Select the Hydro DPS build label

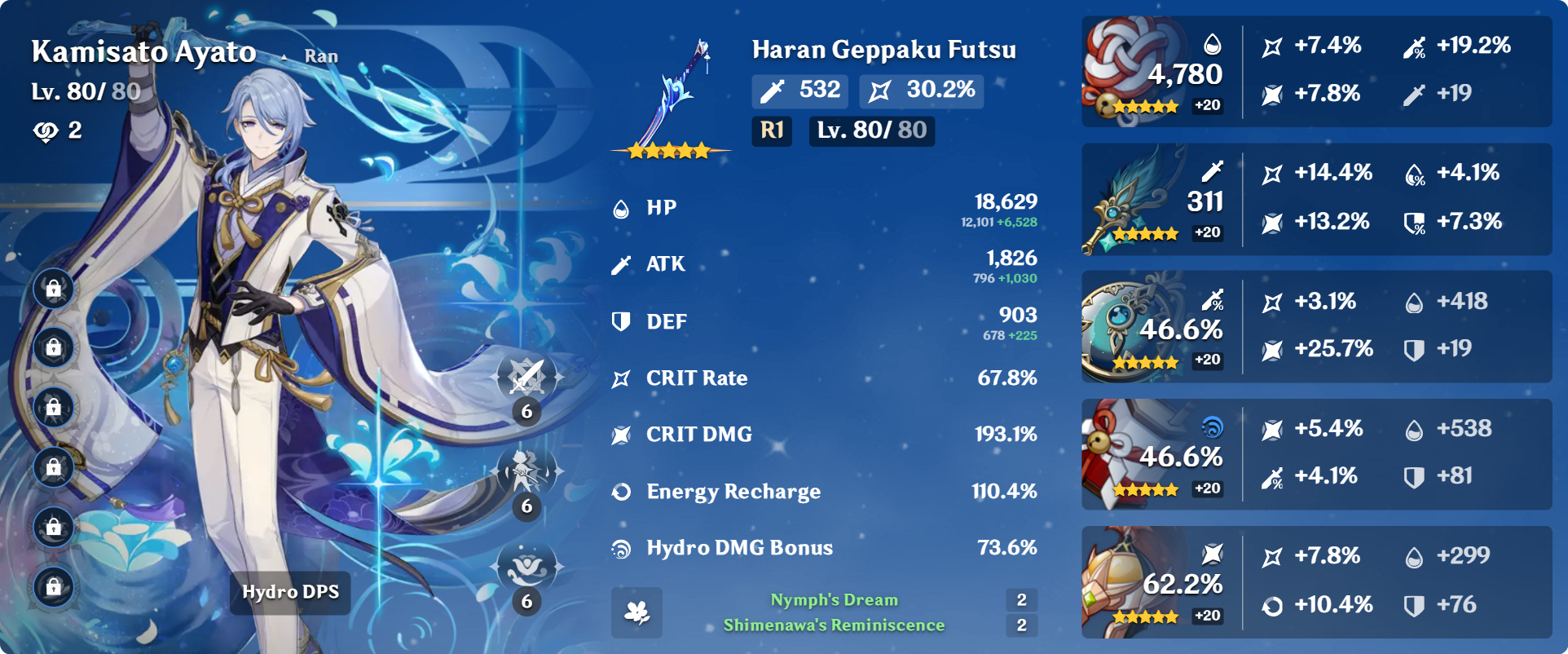[x=291, y=592]
